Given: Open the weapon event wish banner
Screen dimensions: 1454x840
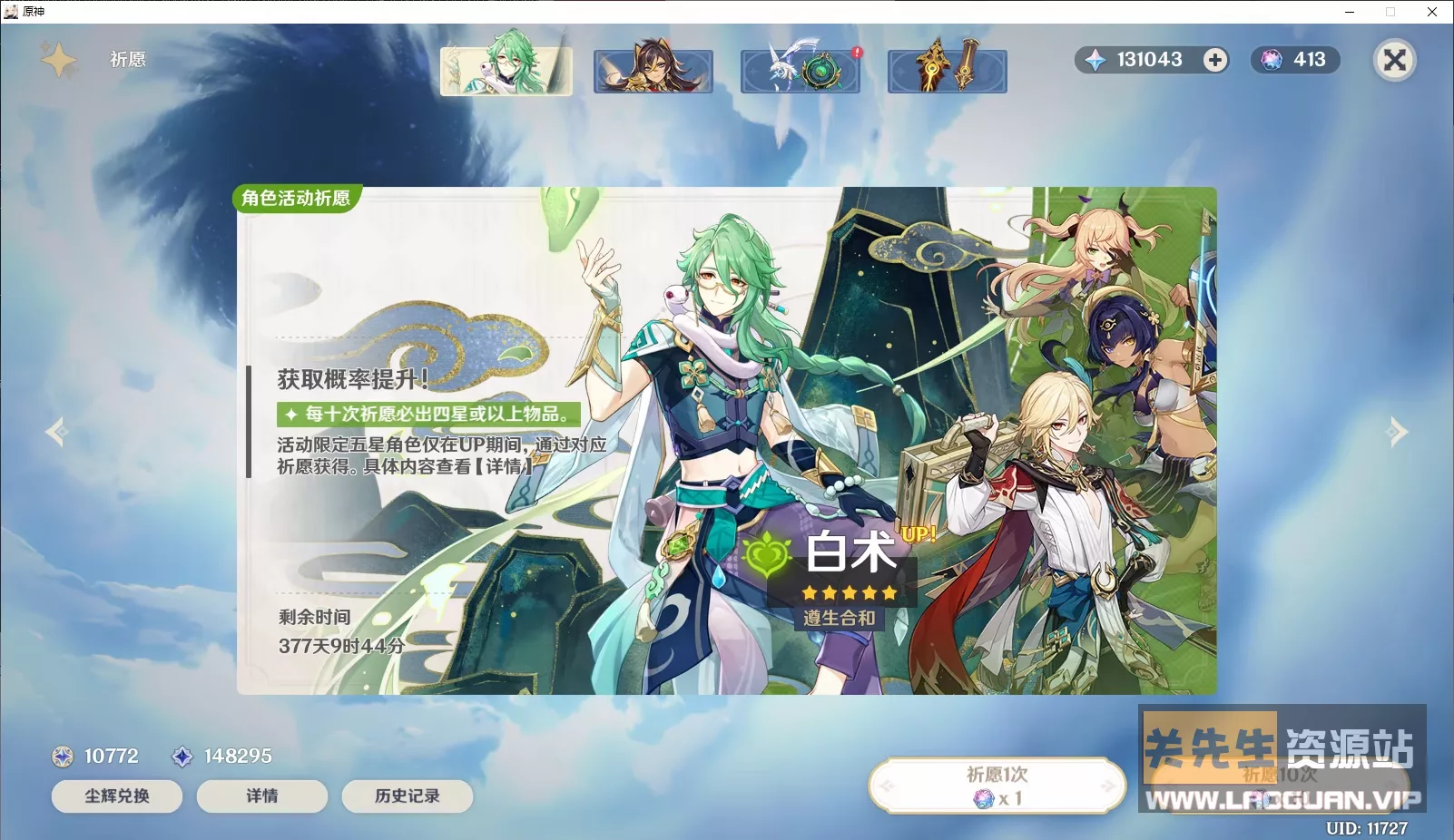Looking at the screenshot, I should pos(947,70).
